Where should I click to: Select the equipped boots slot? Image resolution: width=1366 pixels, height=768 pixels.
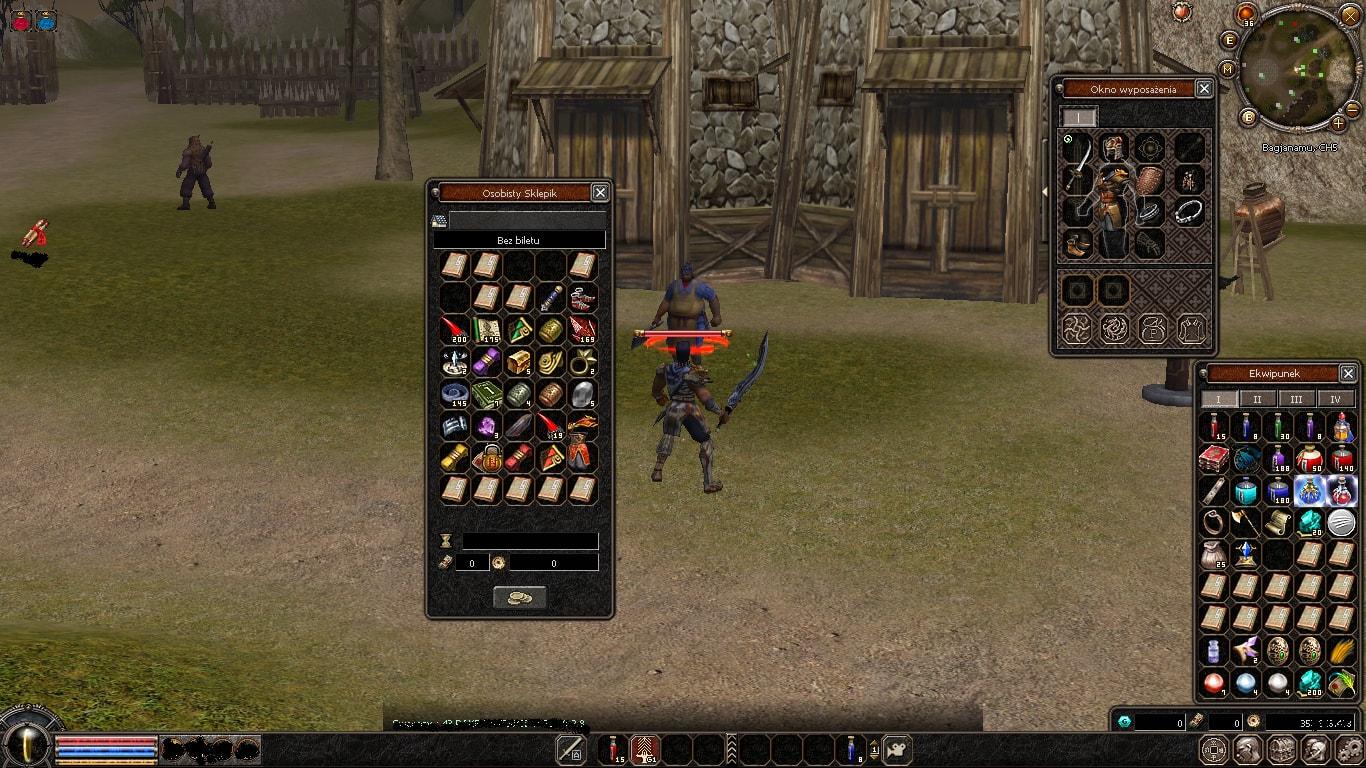pyautogui.click(x=1078, y=243)
